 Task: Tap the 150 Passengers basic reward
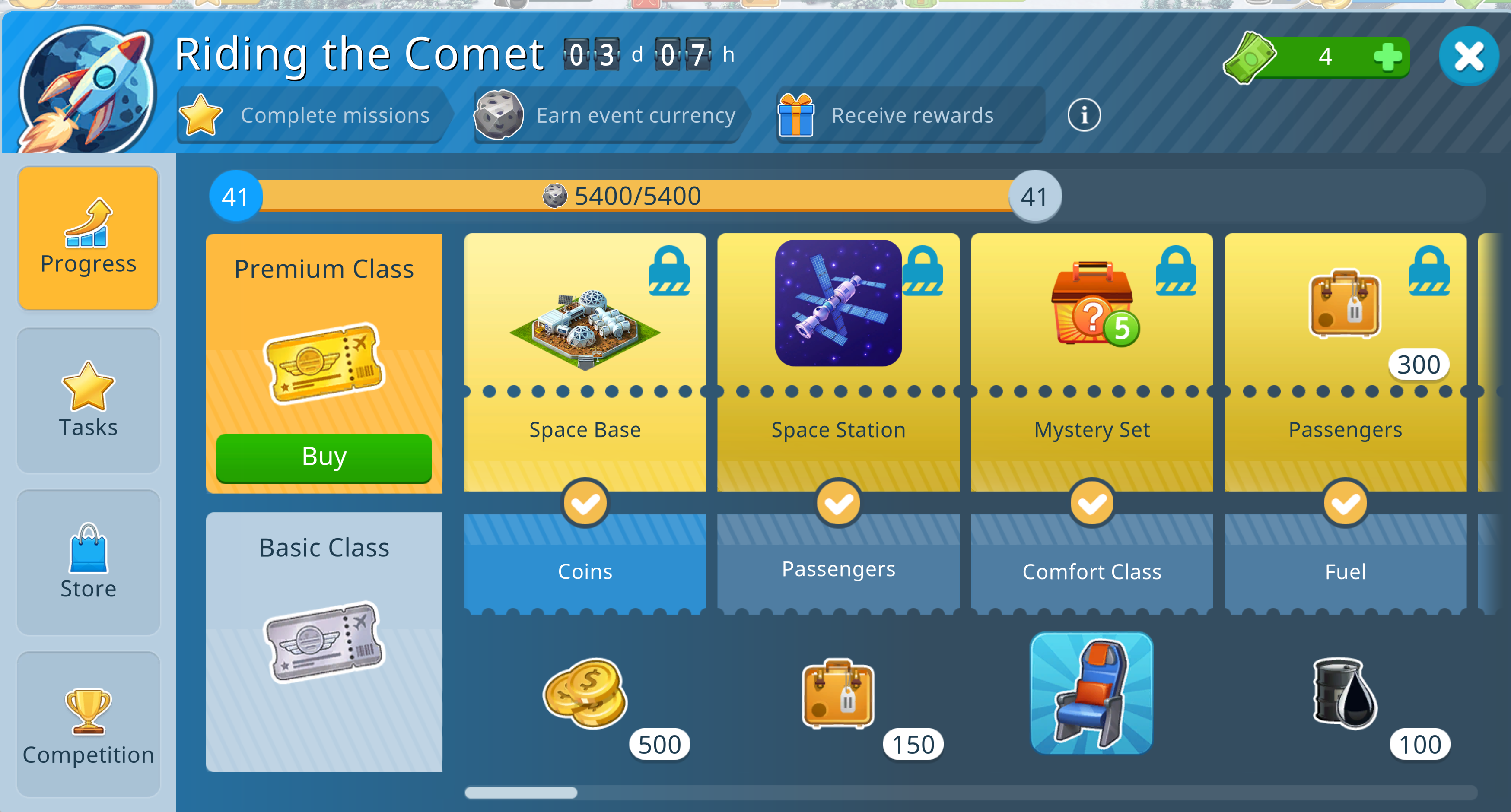point(838,692)
